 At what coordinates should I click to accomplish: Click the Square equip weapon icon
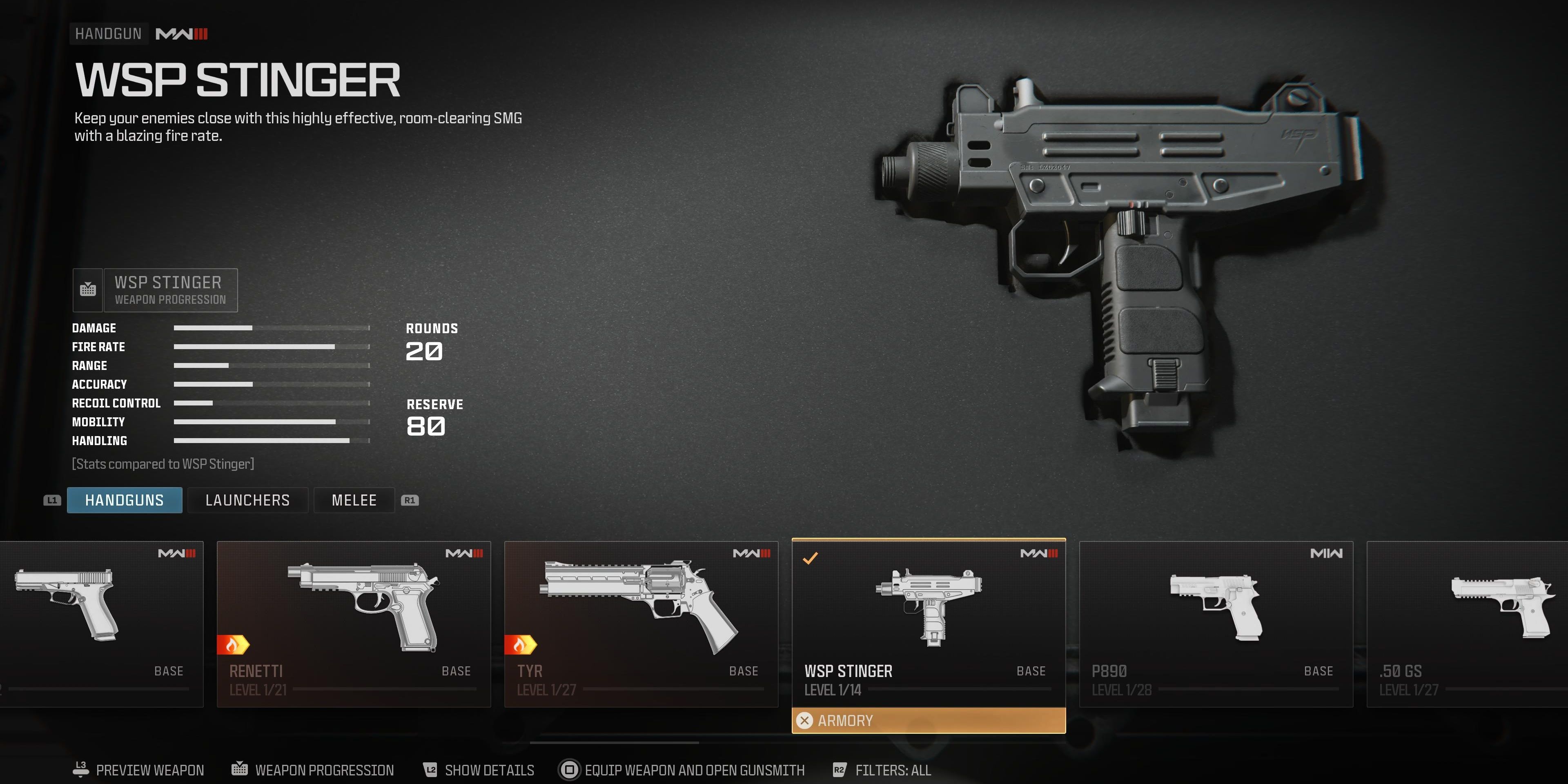(570, 769)
